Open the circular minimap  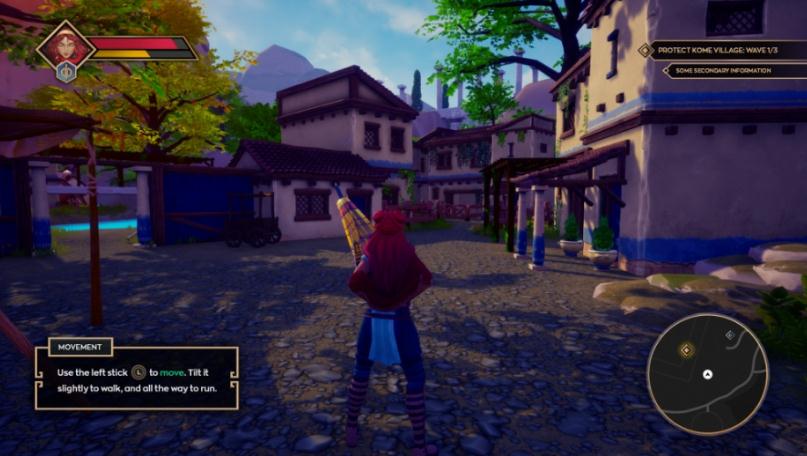(x=707, y=373)
